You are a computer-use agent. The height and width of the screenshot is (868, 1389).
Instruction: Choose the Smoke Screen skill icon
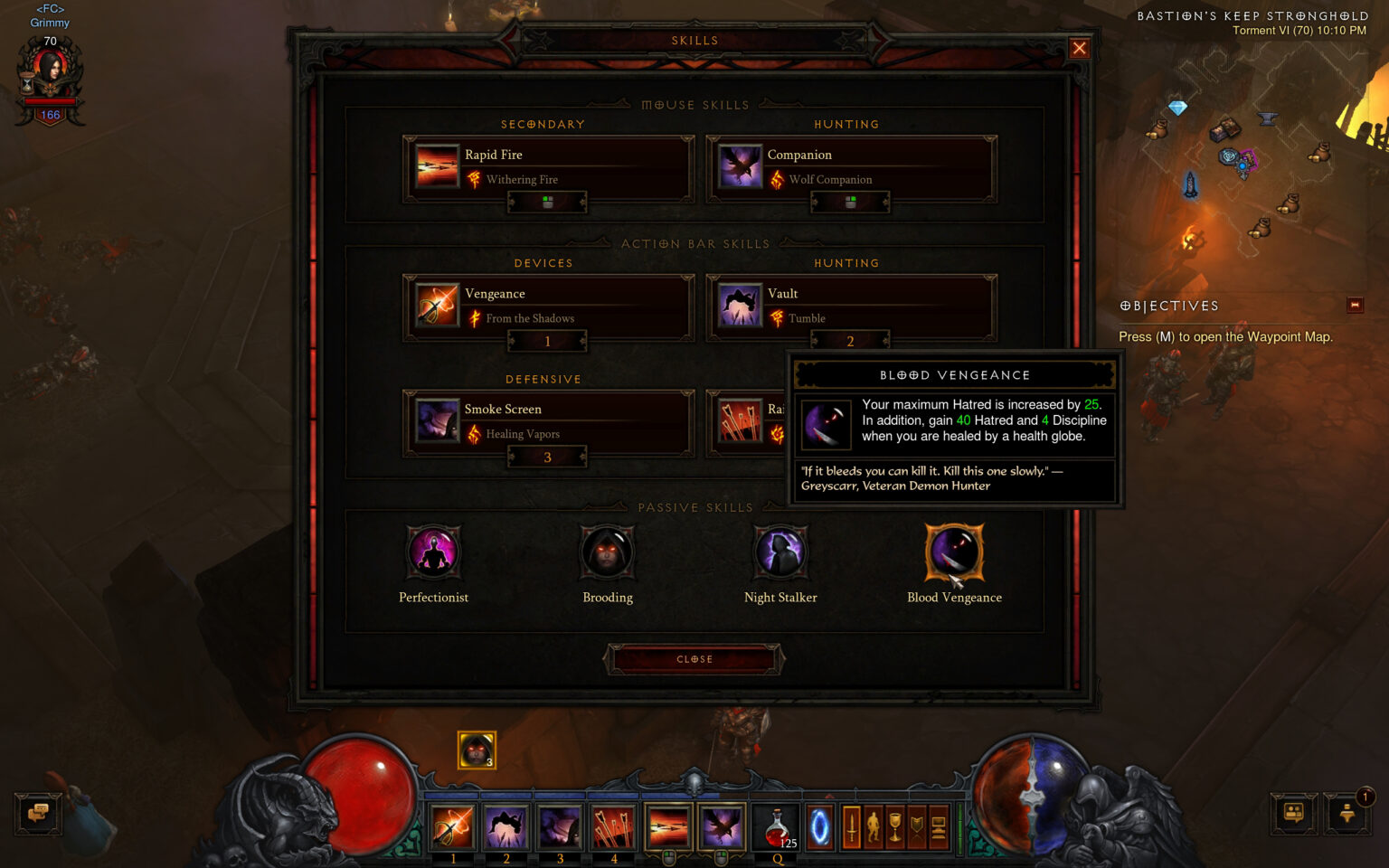[437, 422]
